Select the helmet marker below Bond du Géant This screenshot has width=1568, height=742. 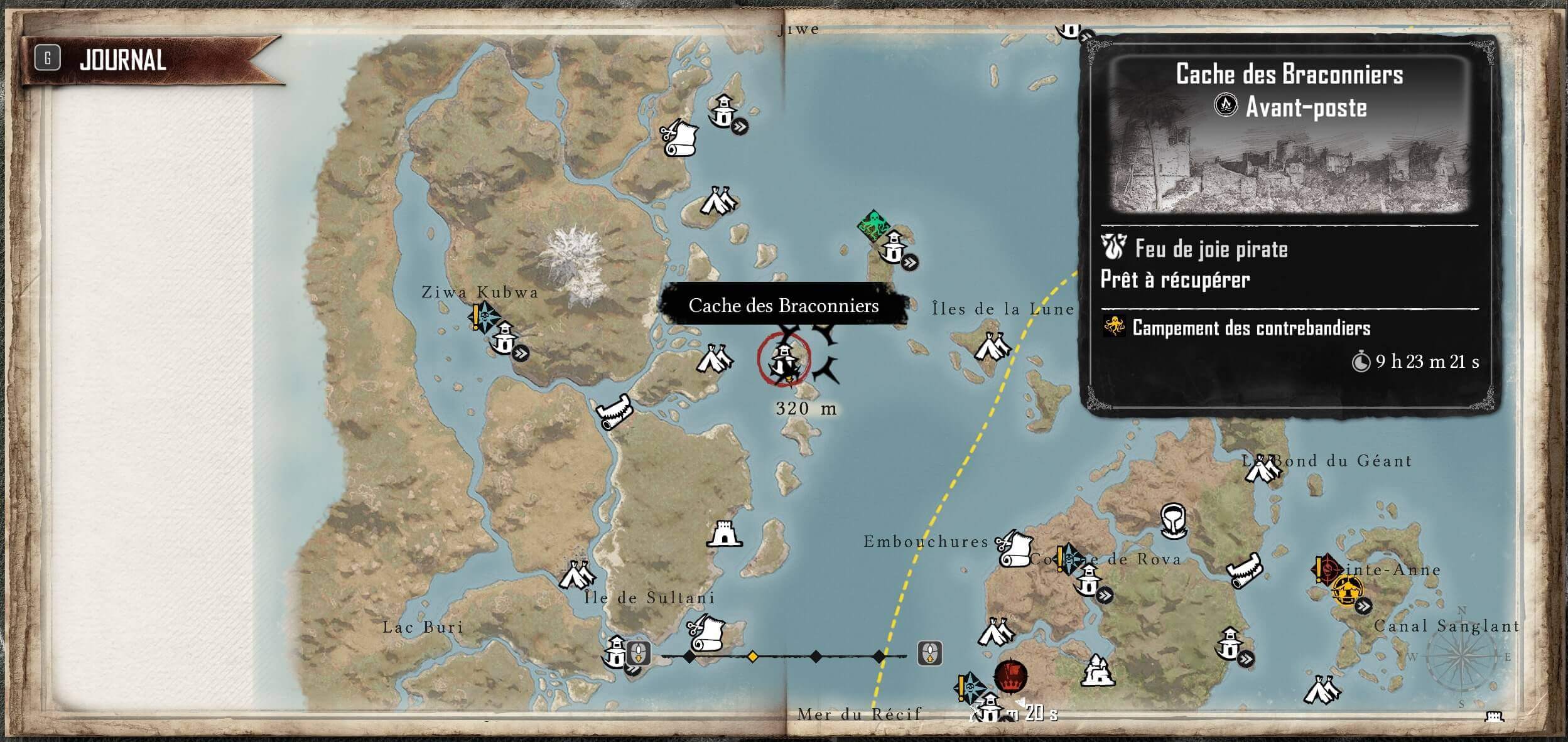click(x=1172, y=520)
